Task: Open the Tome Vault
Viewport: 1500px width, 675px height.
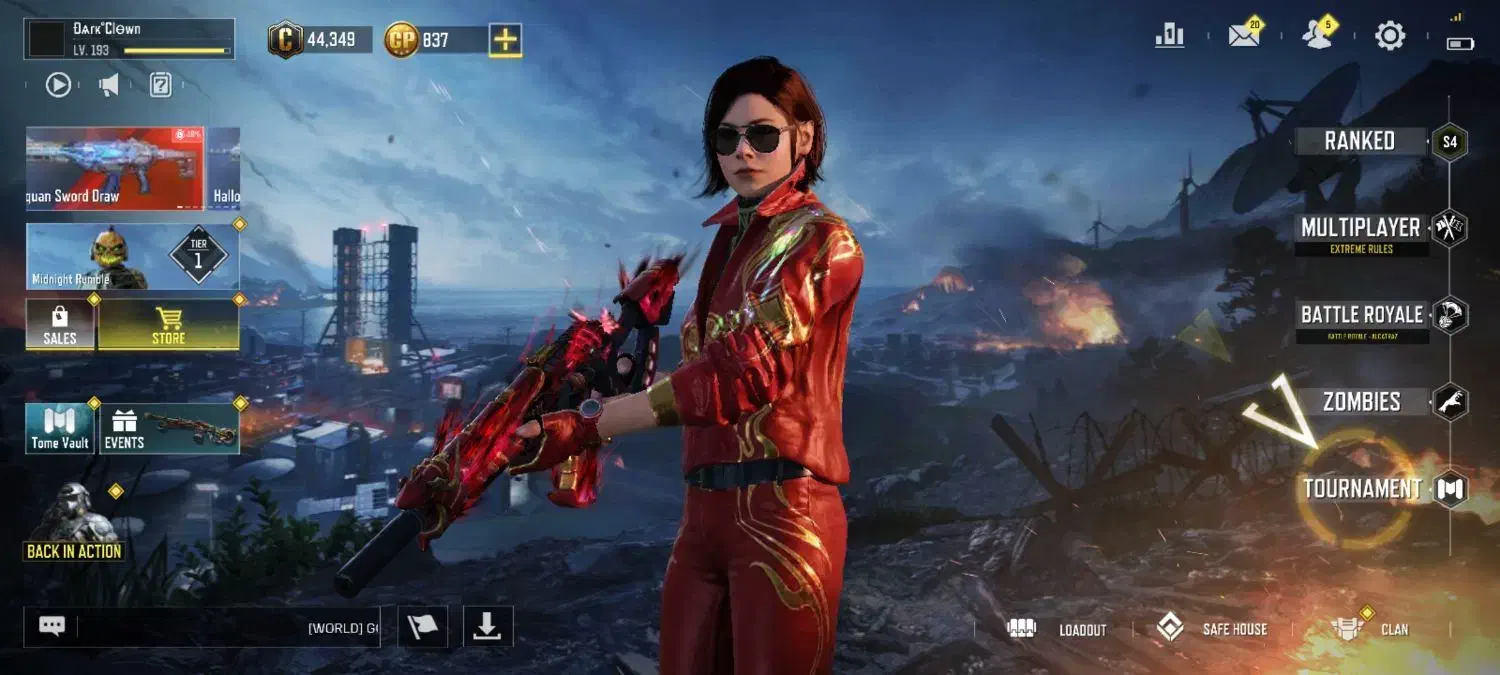Action: tap(60, 429)
